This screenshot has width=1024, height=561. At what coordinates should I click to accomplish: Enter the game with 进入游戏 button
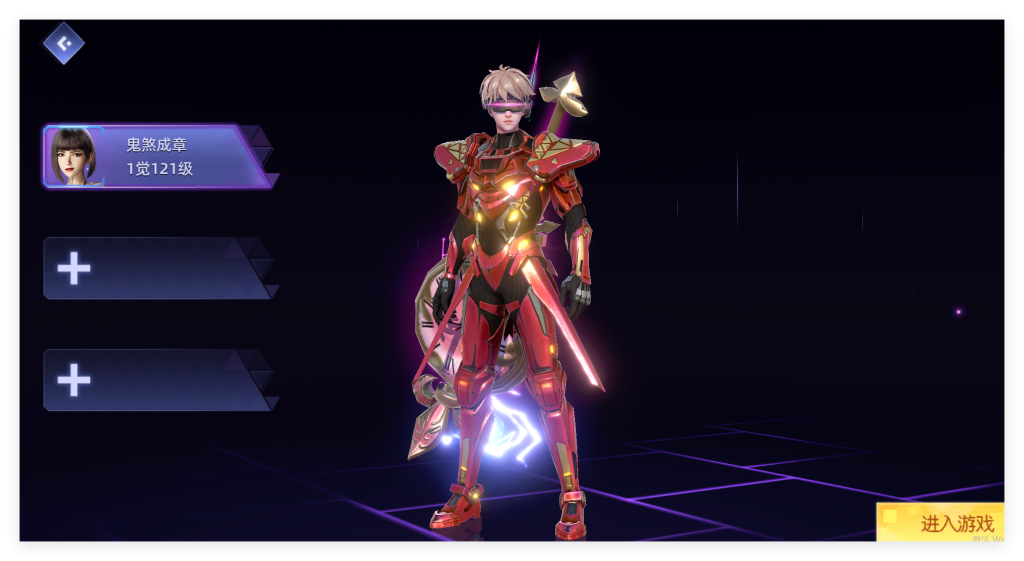941,522
